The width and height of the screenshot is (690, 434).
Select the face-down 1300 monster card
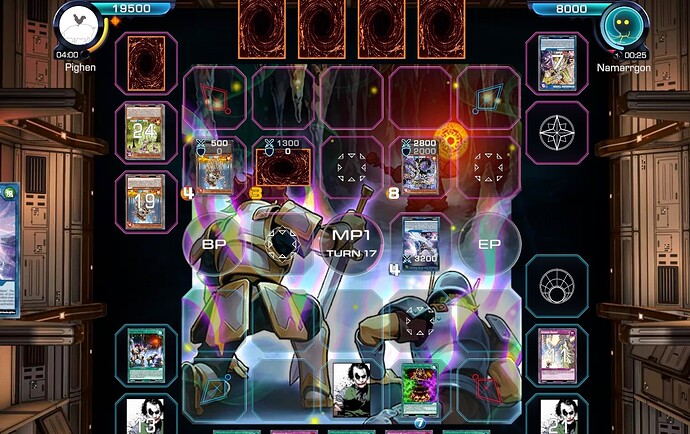click(x=283, y=169)
